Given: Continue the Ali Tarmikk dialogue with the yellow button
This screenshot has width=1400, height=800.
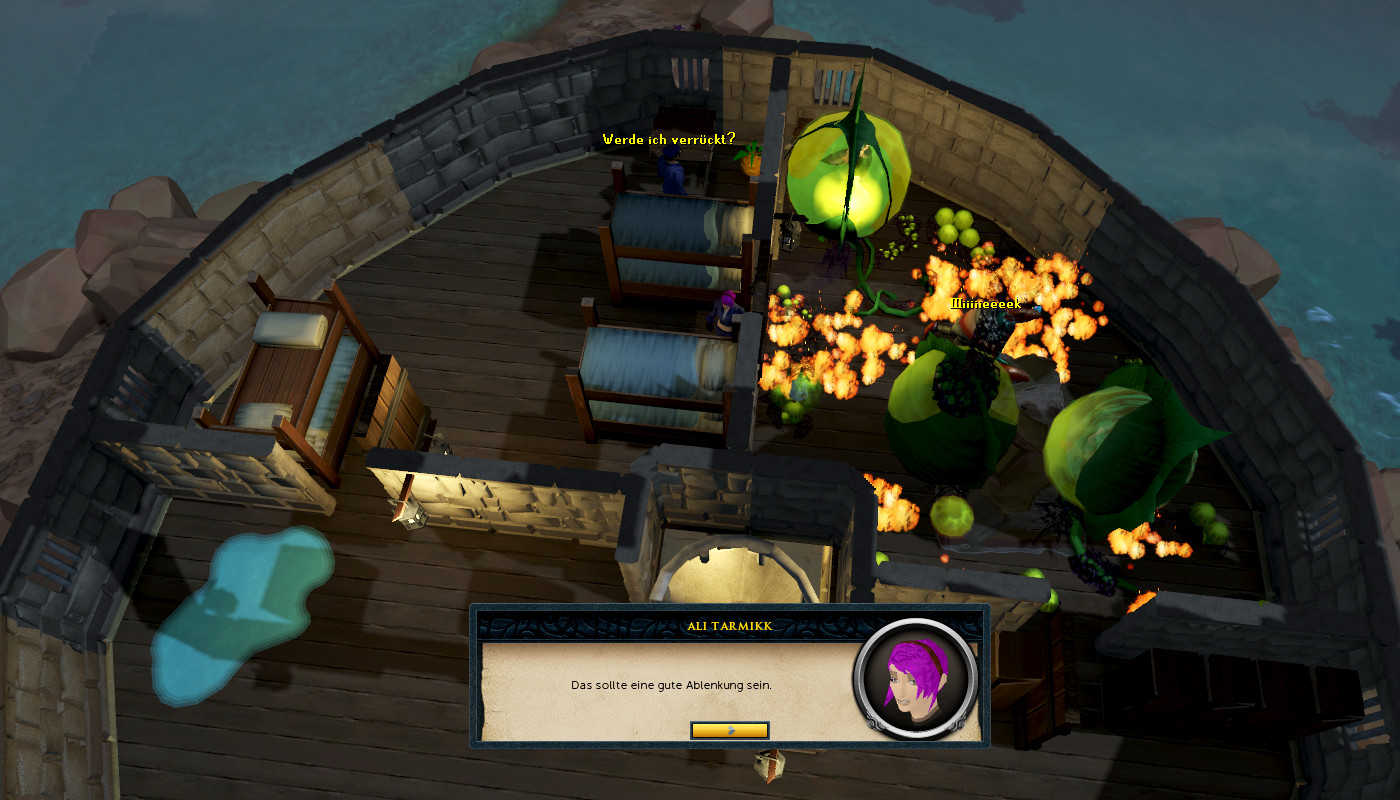Looking at the screenshot, I should pyautogui.click(x=729, y=730).
